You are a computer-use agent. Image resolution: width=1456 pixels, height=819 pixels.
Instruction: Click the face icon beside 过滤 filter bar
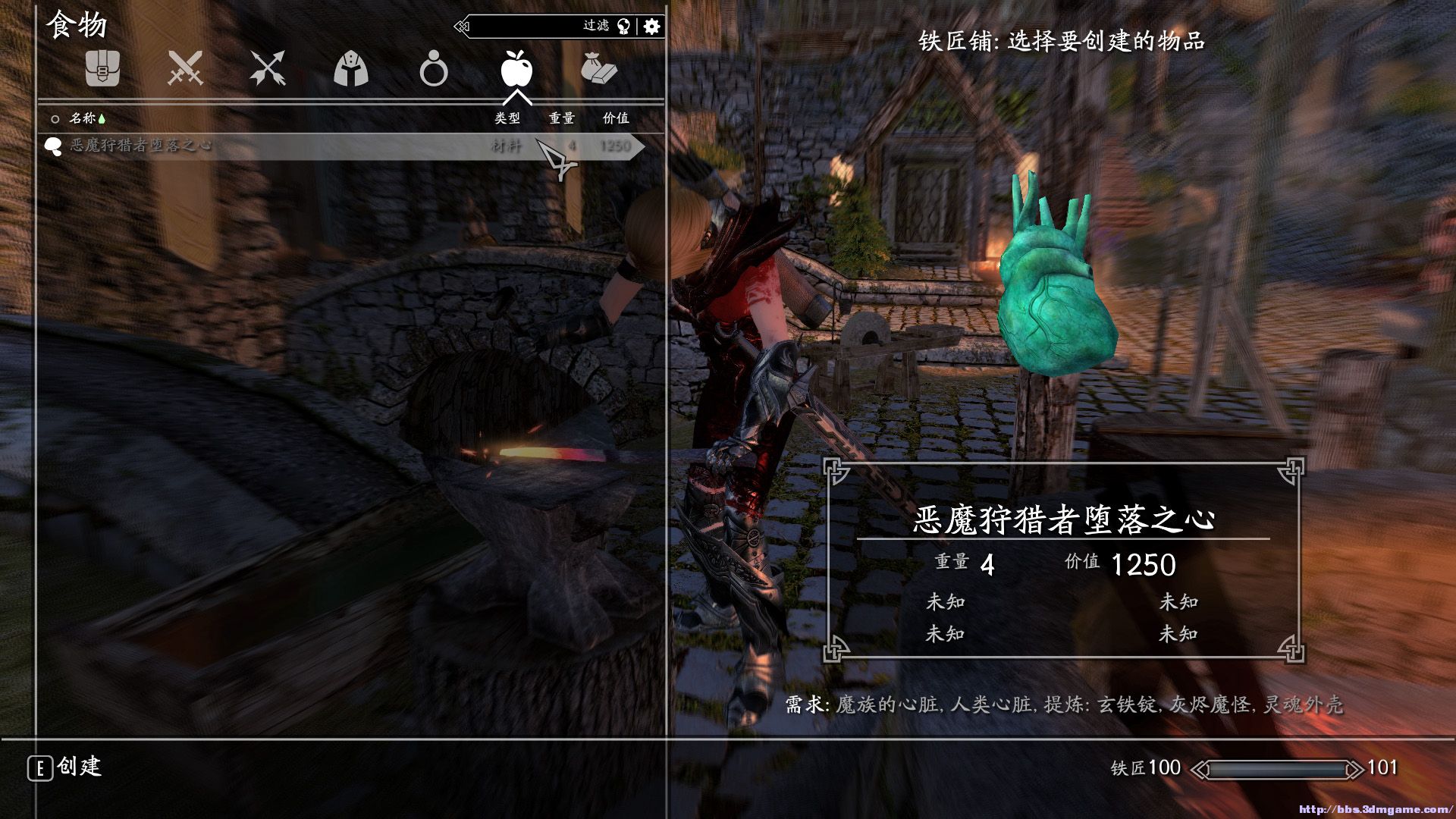(x=623, y=25)
